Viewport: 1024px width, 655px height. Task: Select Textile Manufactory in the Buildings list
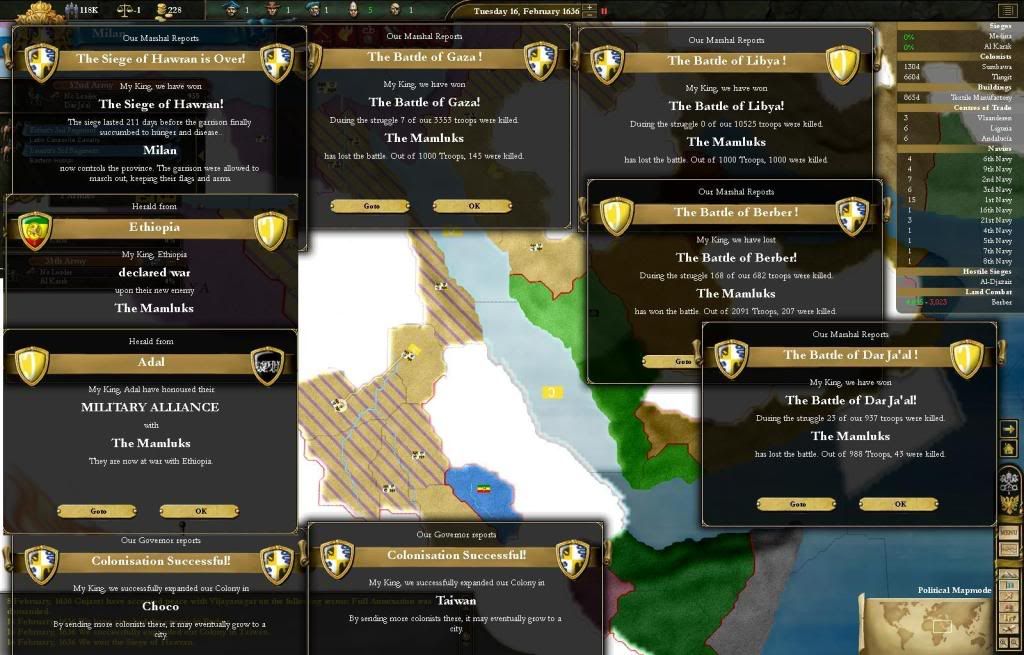pyautogui.click(x=984, y=98)
